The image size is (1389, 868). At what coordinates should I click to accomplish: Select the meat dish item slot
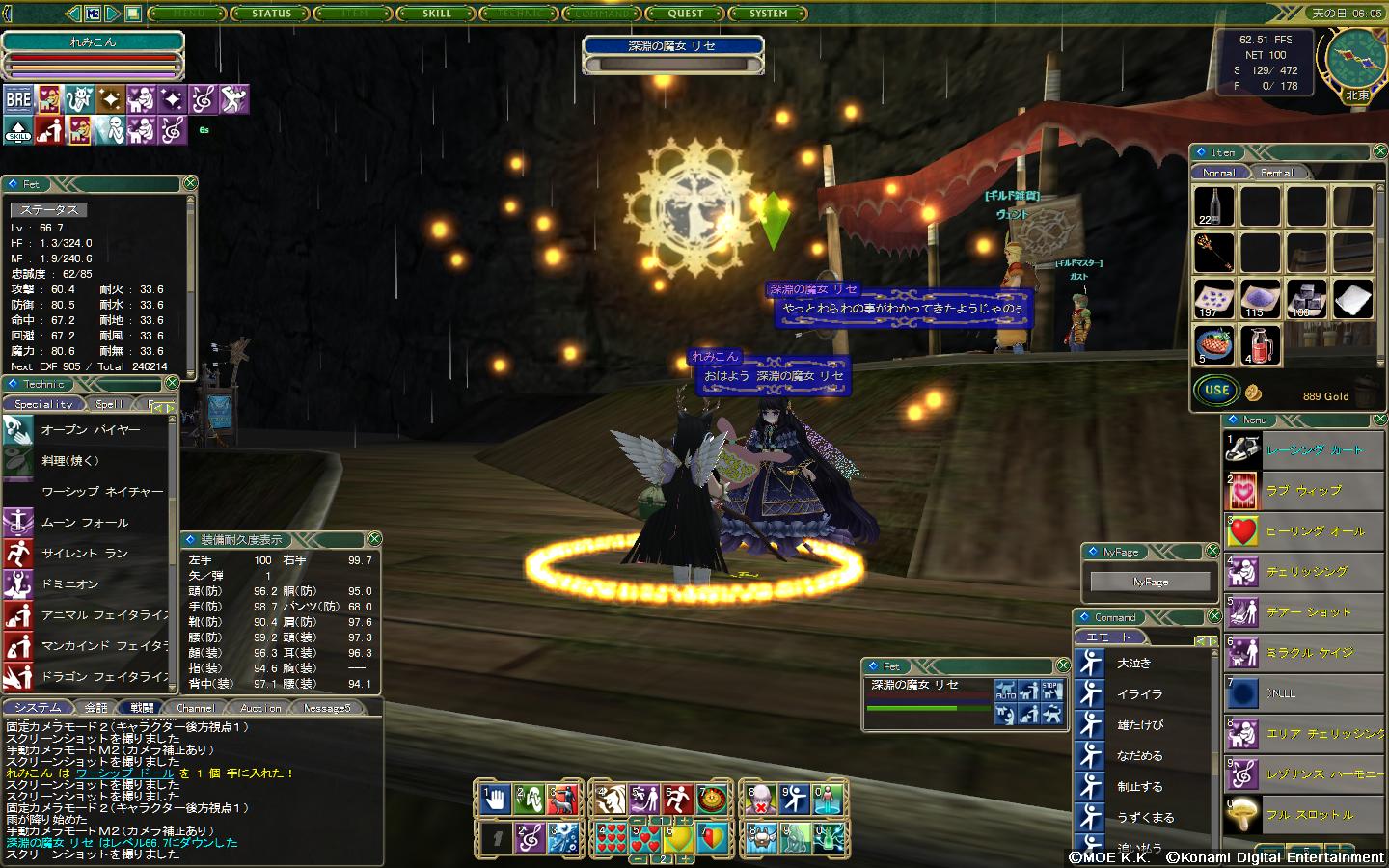(1213, 344)
